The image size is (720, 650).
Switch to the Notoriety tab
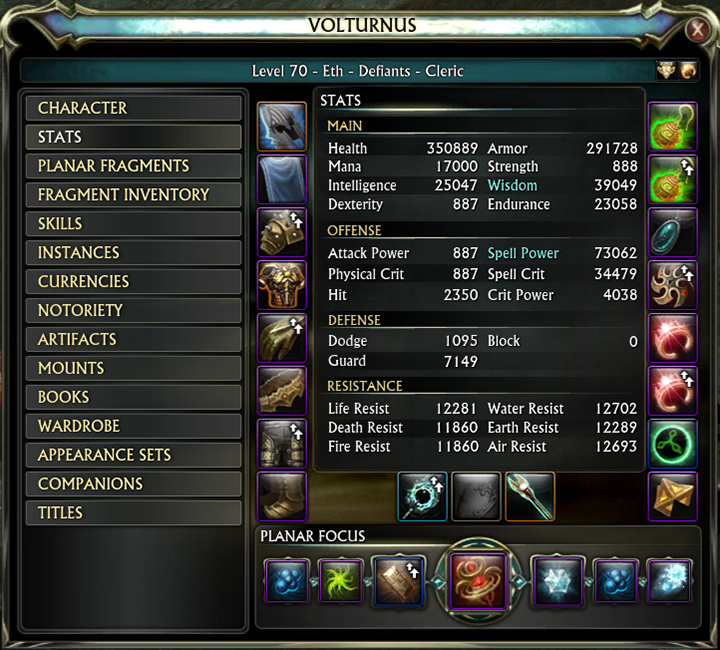tap(133, 311)
